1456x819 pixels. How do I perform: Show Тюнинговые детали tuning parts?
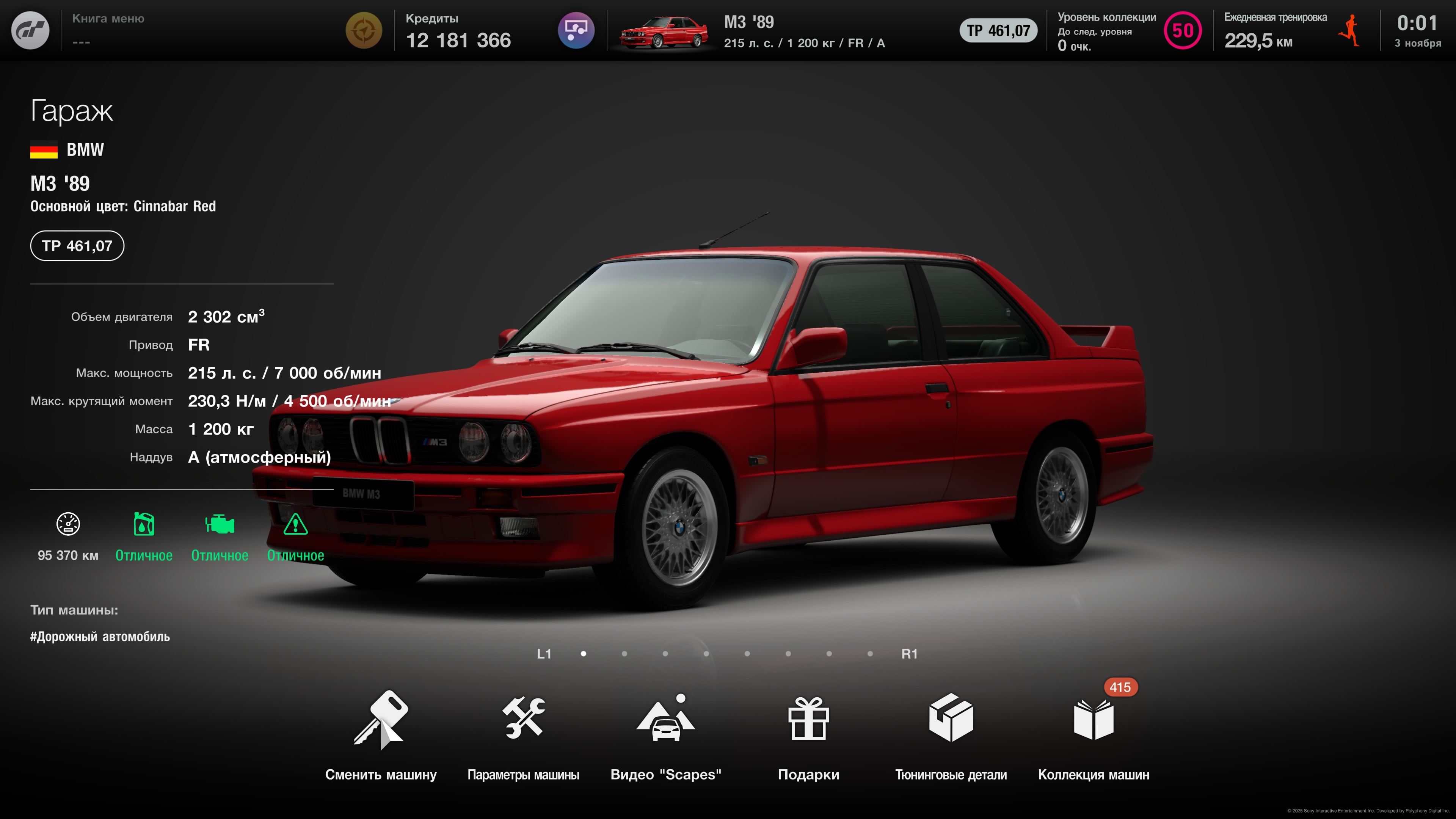tap(951, 735)
